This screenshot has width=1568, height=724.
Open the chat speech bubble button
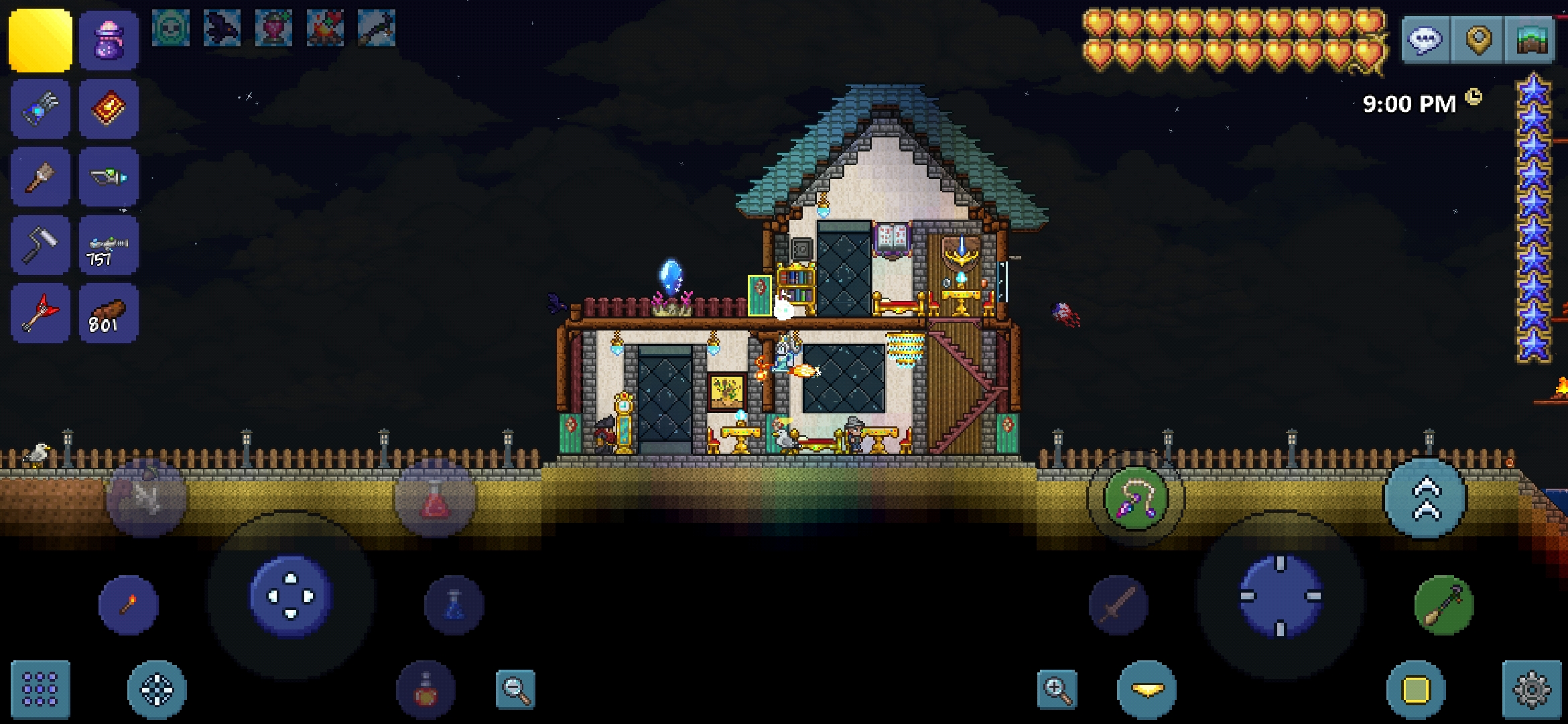click(1425, 40)
